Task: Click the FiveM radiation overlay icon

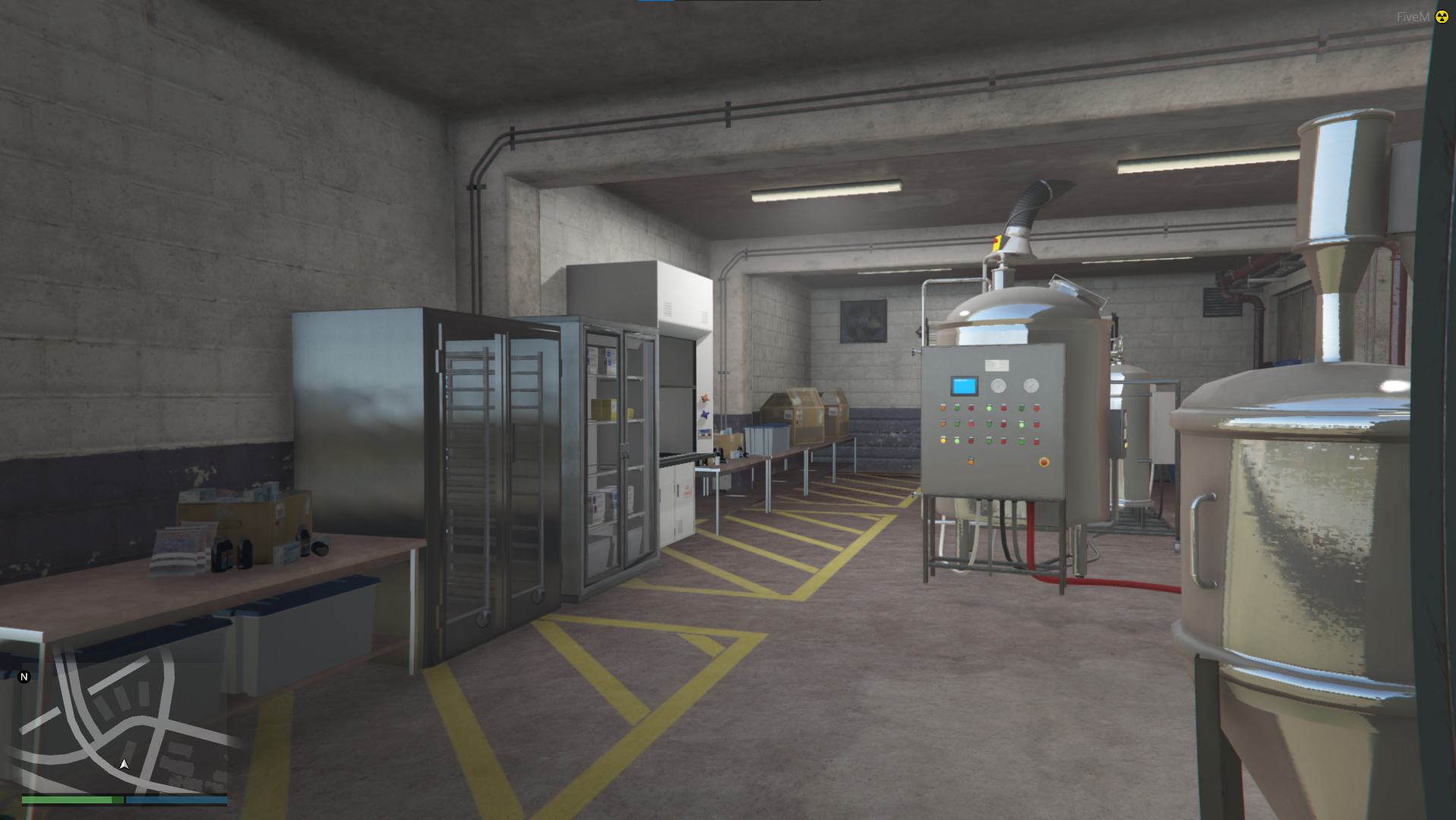Action: [1442, 17]
